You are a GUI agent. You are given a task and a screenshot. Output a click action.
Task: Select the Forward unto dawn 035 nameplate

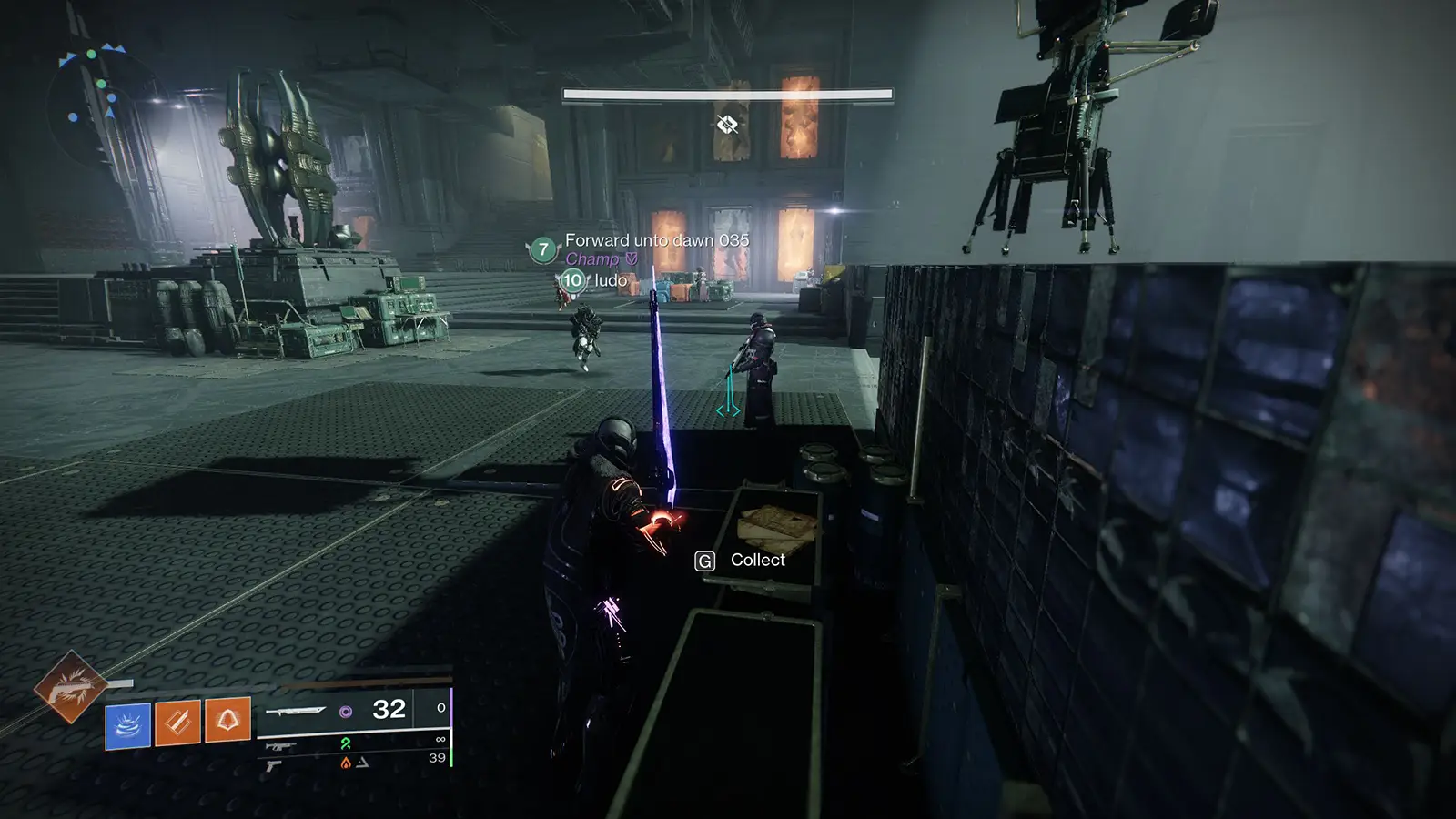point(656,240)
